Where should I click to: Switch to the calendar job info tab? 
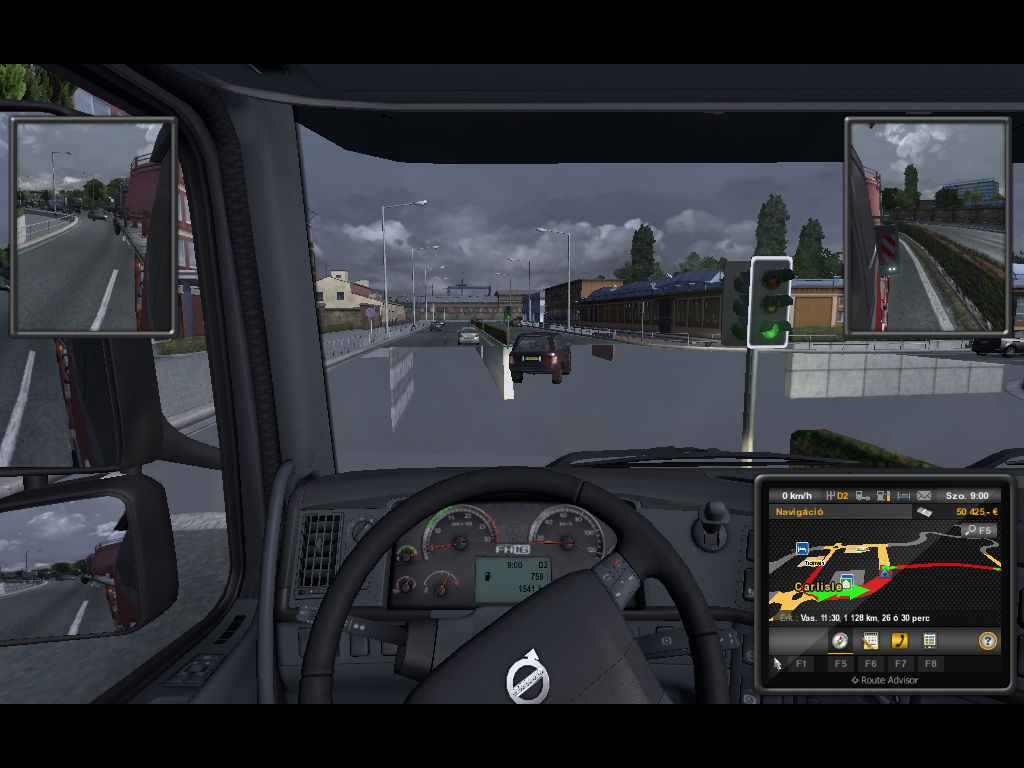[x=870, y=641]
